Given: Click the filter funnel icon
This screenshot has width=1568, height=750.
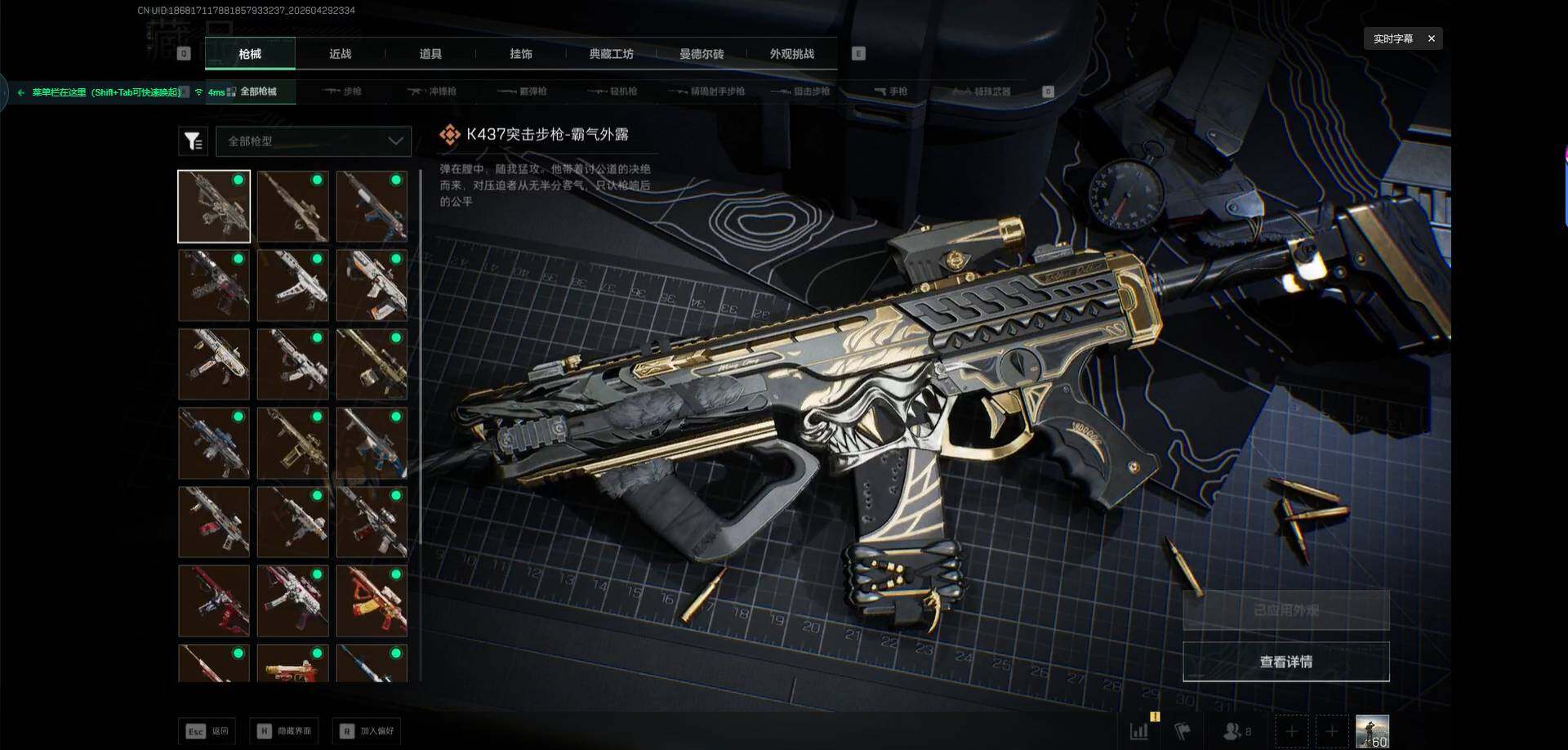Looking at the screenshot, I should point(193,141).
